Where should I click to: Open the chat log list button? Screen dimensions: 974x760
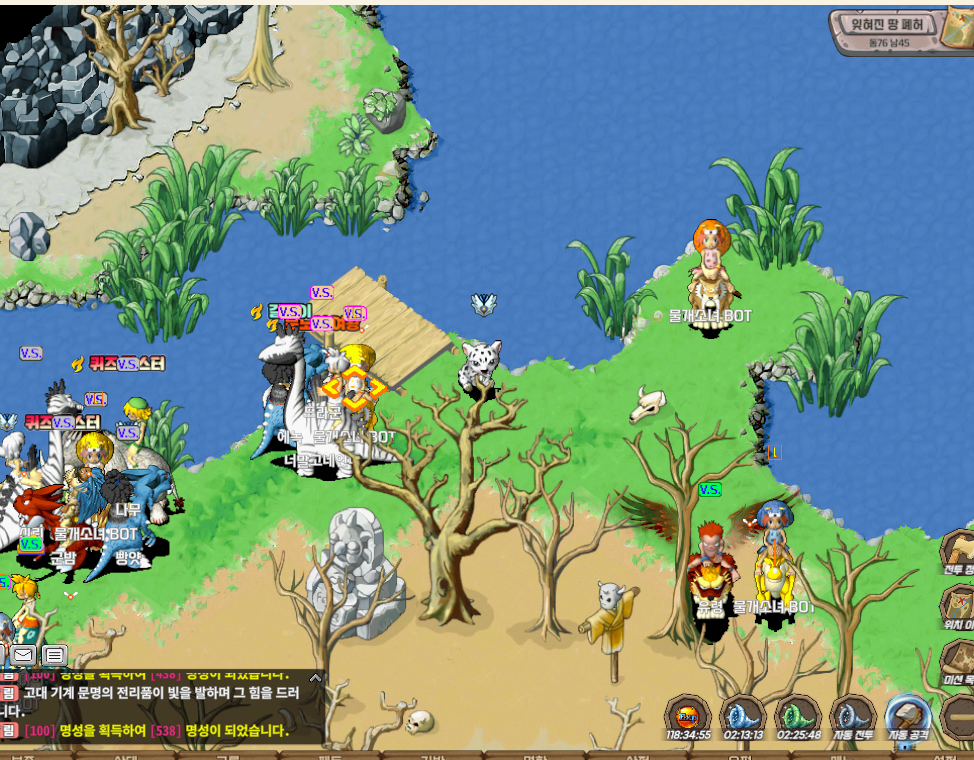55,656
